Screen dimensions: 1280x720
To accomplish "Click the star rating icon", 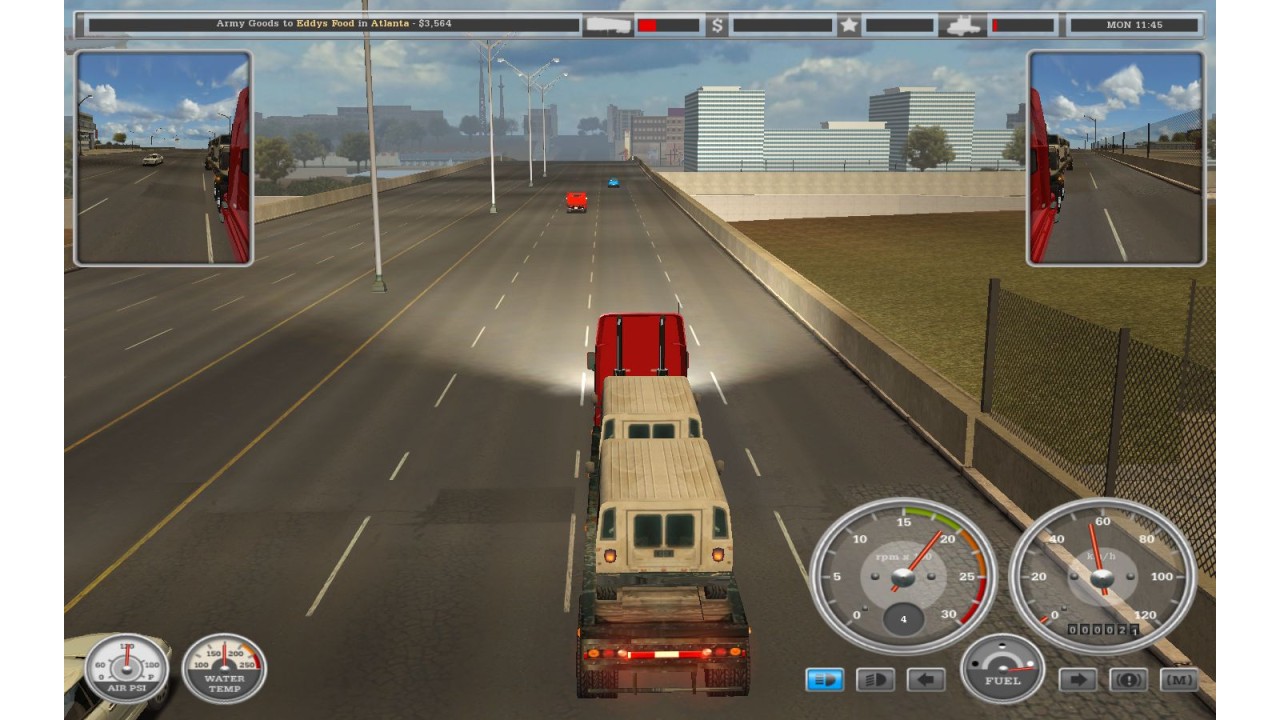I will 849,25.
